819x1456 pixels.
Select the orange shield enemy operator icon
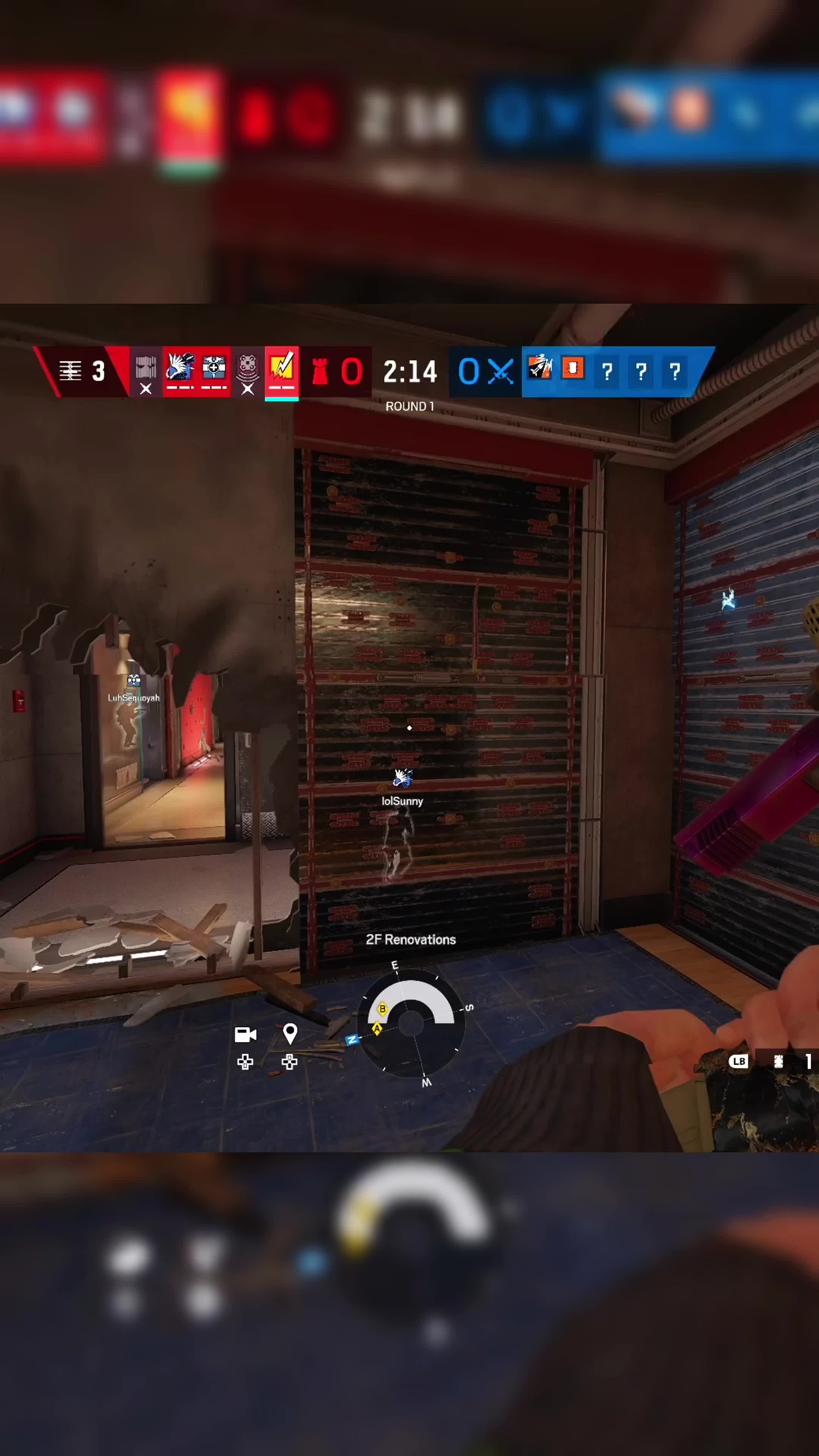pyautogui.click(x=573, y=369)
